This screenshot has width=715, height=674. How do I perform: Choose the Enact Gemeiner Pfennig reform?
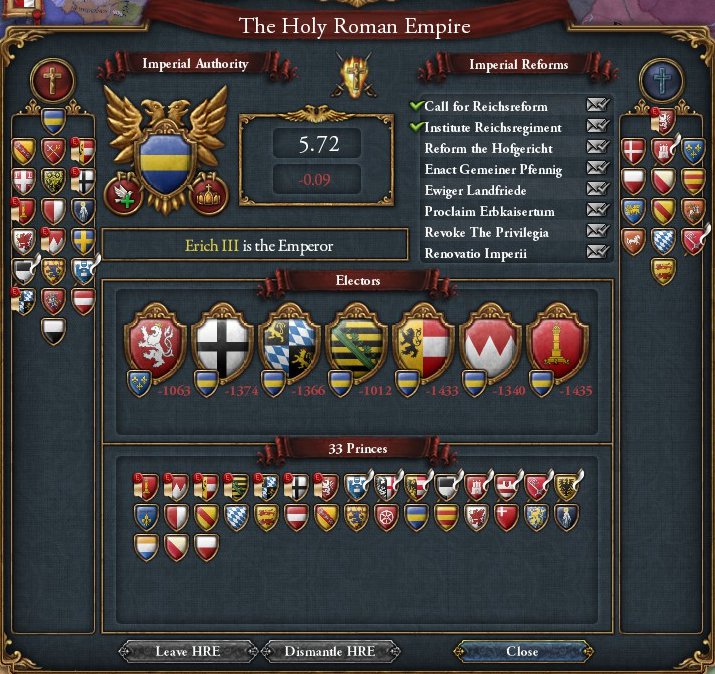coord(493,170)
